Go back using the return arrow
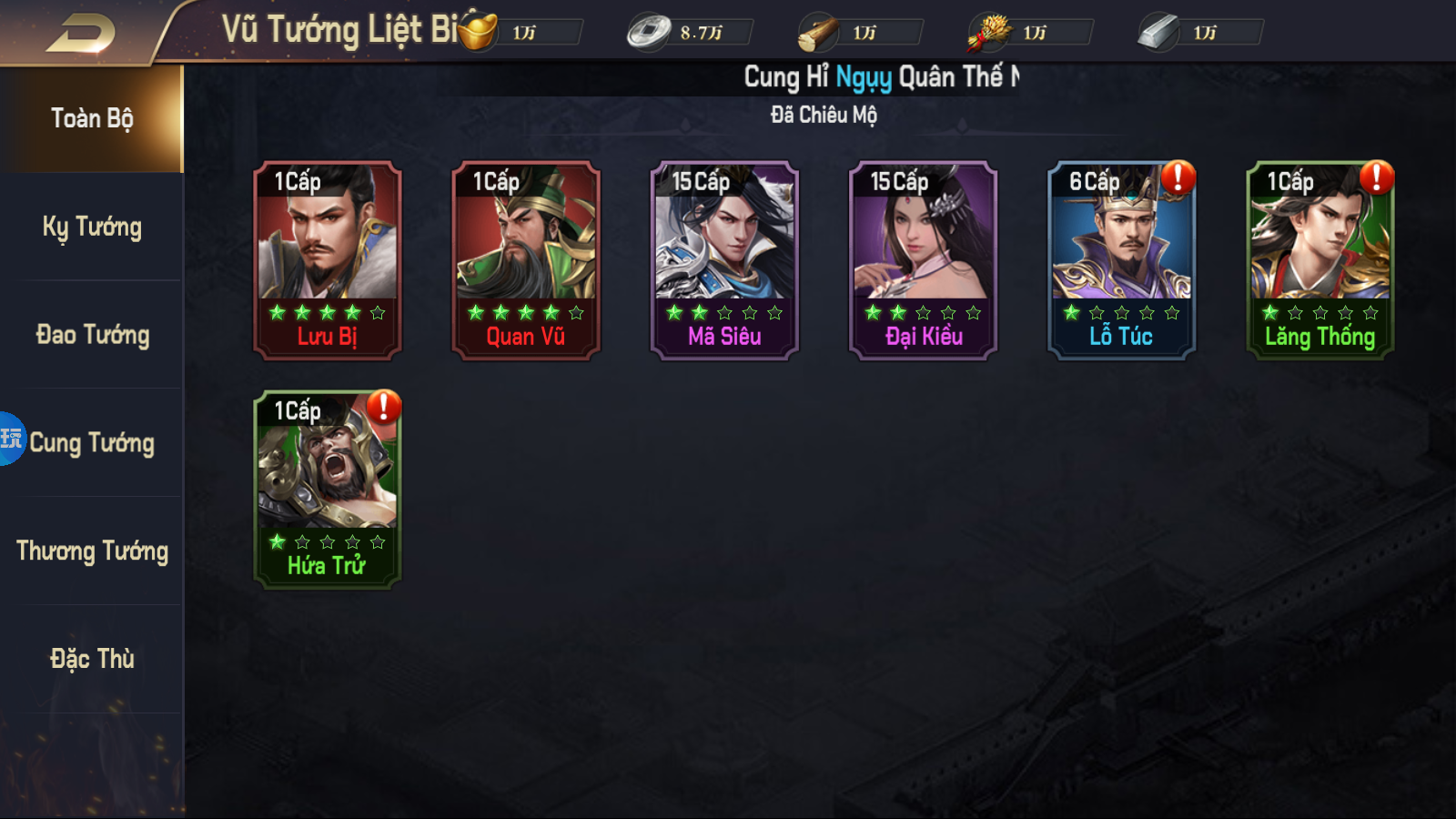1456x819 pixels. (80, 34)
